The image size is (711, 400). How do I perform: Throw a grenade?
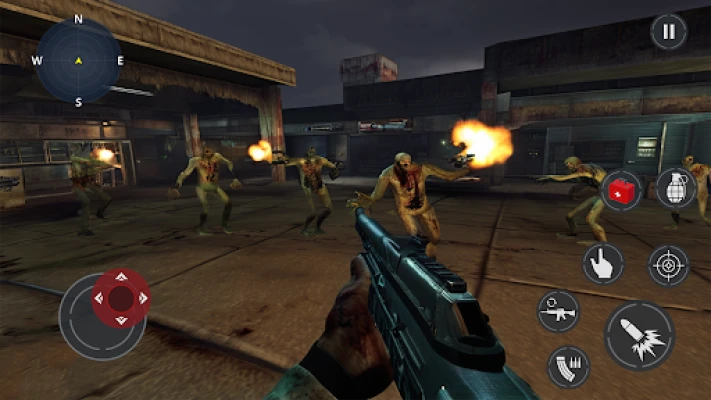point(676,188)
